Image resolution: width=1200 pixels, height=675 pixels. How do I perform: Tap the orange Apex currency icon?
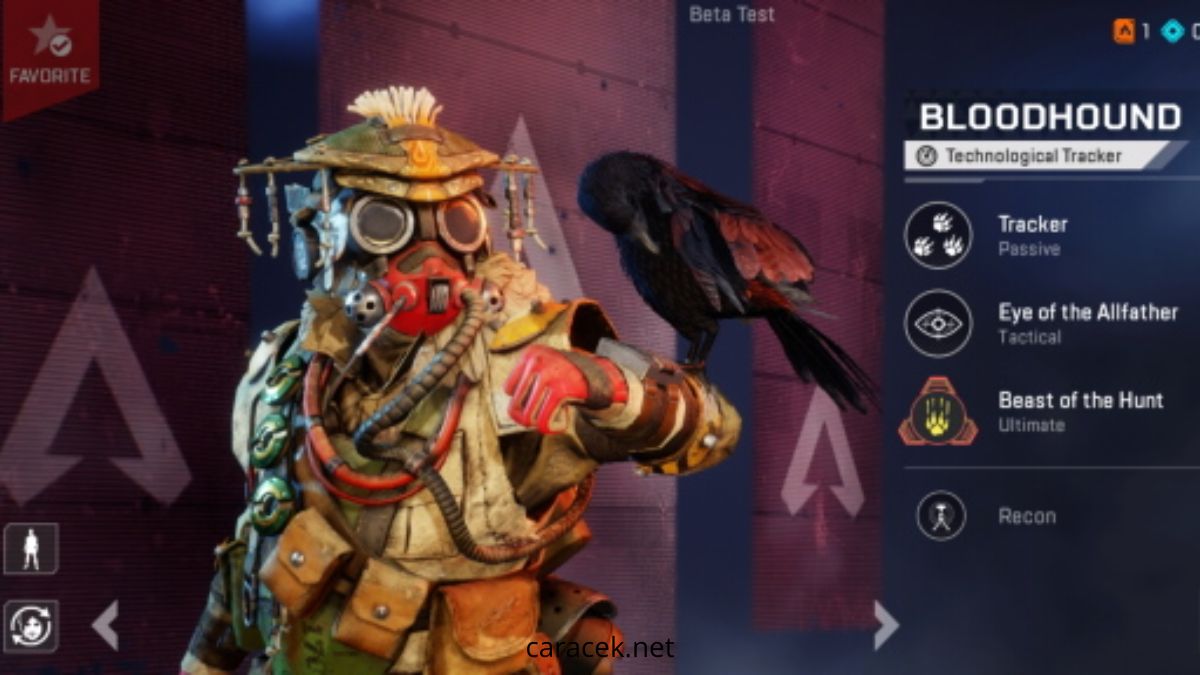pyautogui.click(x=1124, y=31)
